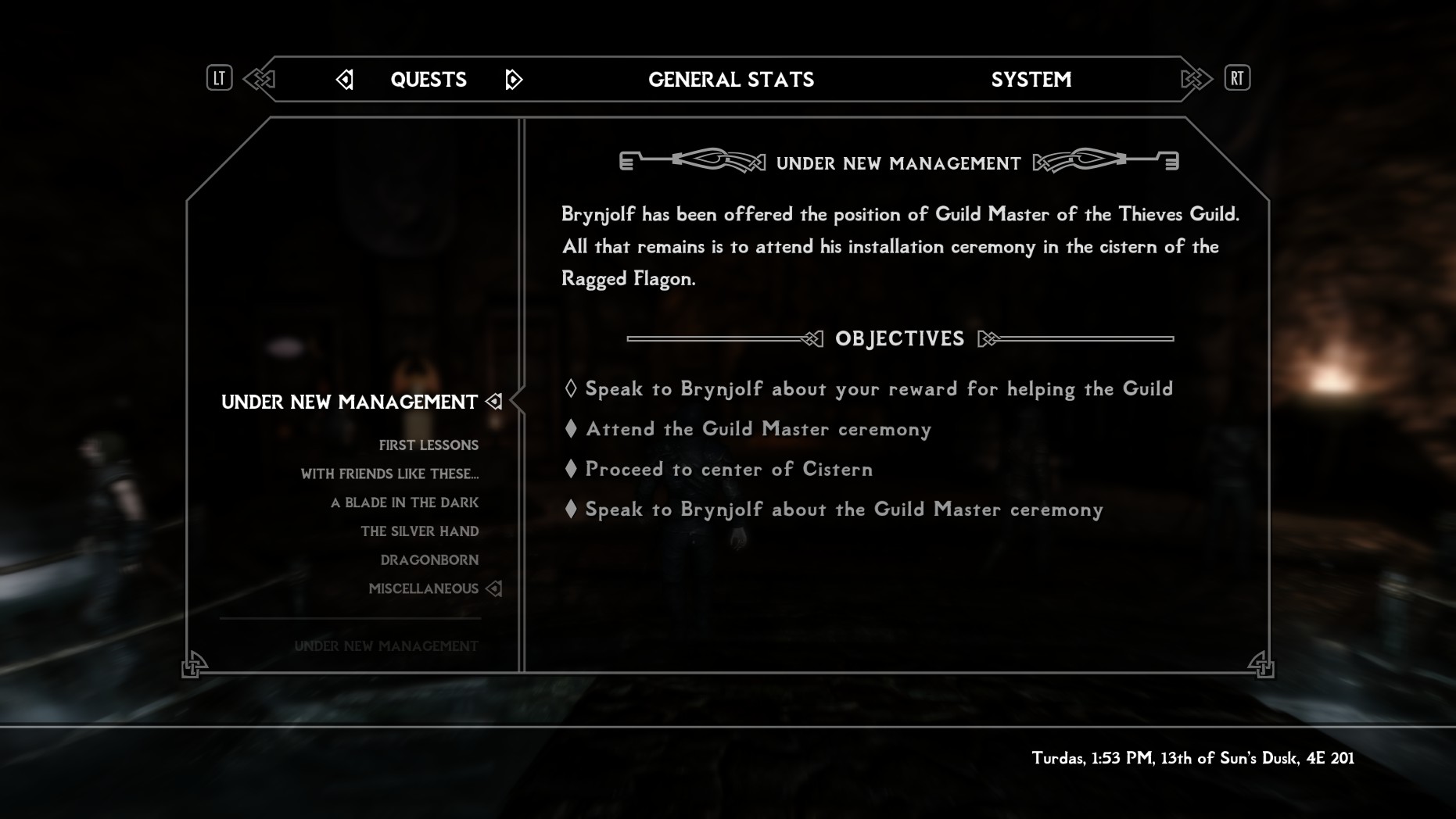The height and width of the screenshot is (819, 1456).
Task: Select the First Lessons quest
Action: point(429,445)
